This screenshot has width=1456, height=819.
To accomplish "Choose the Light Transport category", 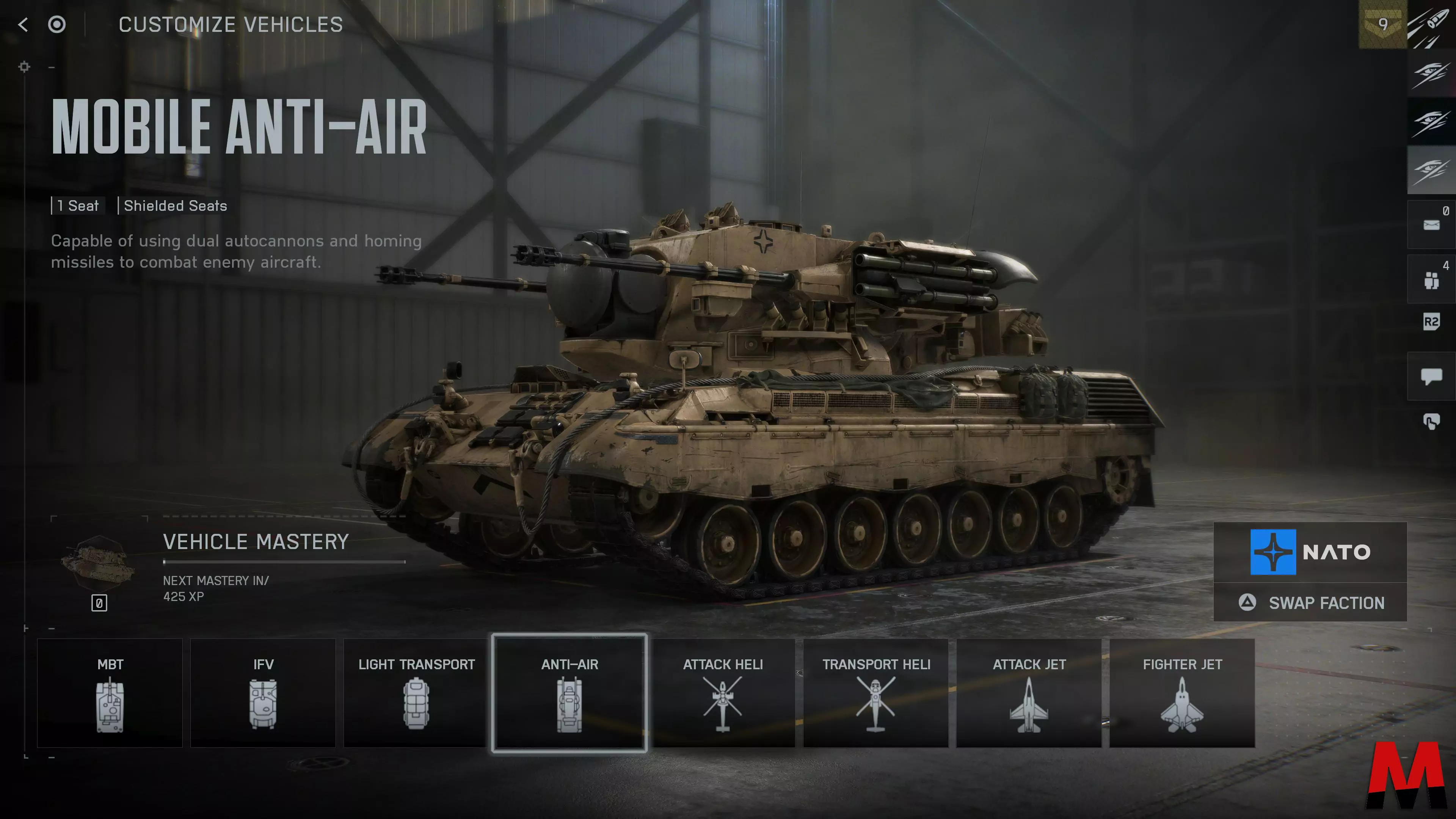I will click(x=417, y=693).
